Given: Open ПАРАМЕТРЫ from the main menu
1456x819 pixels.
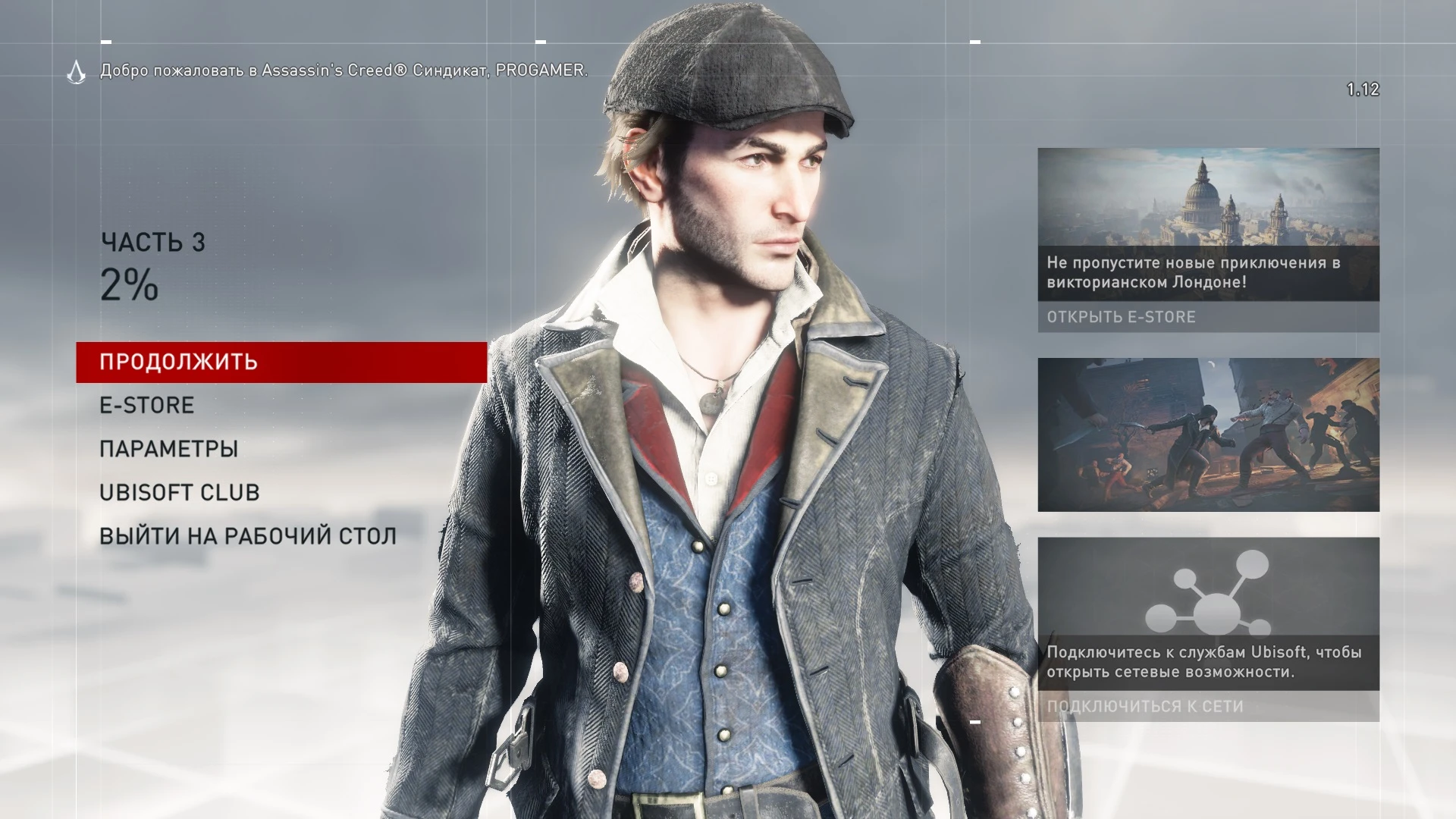Looking at the screenshot, I should 168,448.
